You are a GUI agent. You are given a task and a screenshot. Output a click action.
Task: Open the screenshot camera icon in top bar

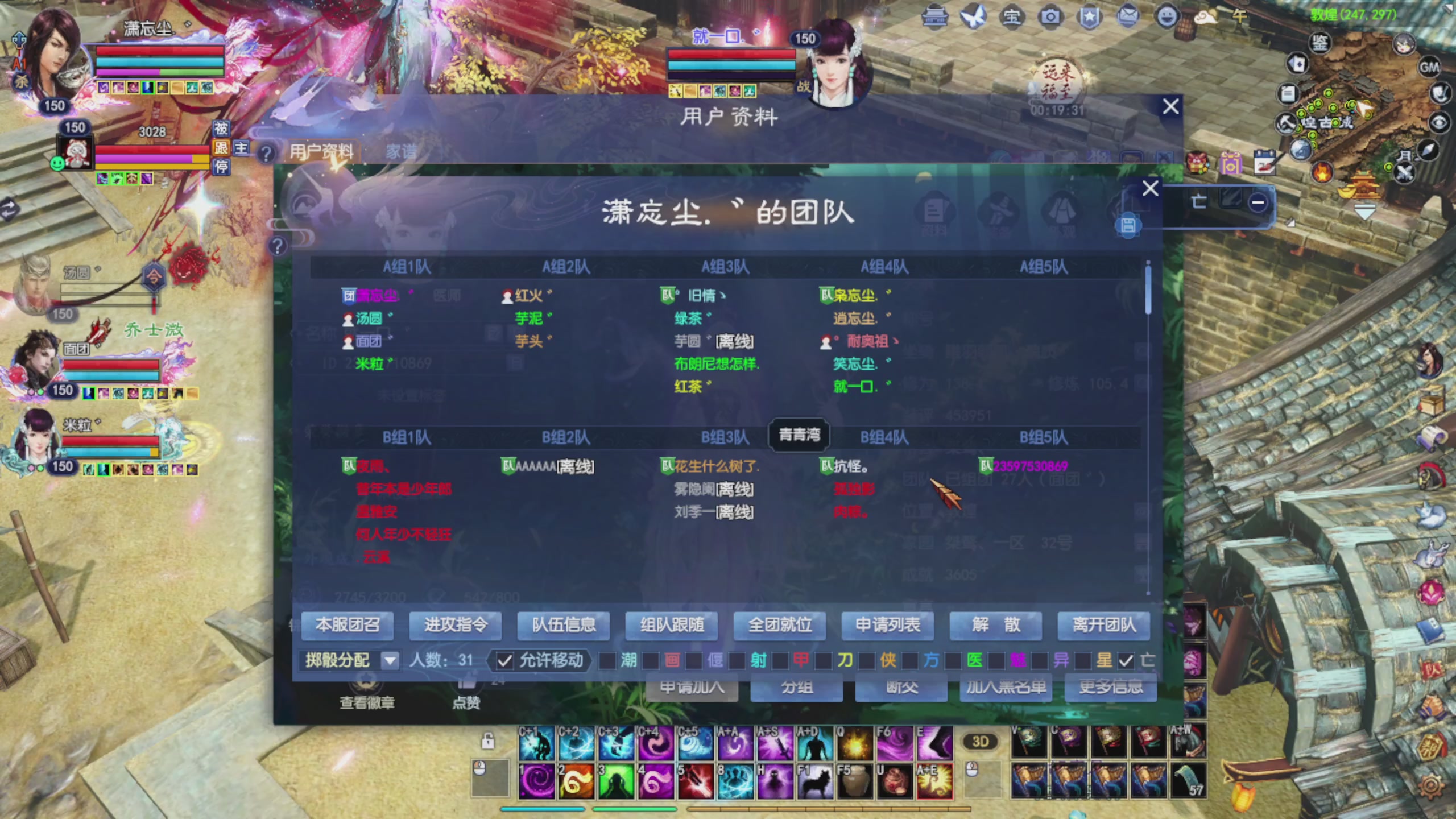[x=1051, y=16]
